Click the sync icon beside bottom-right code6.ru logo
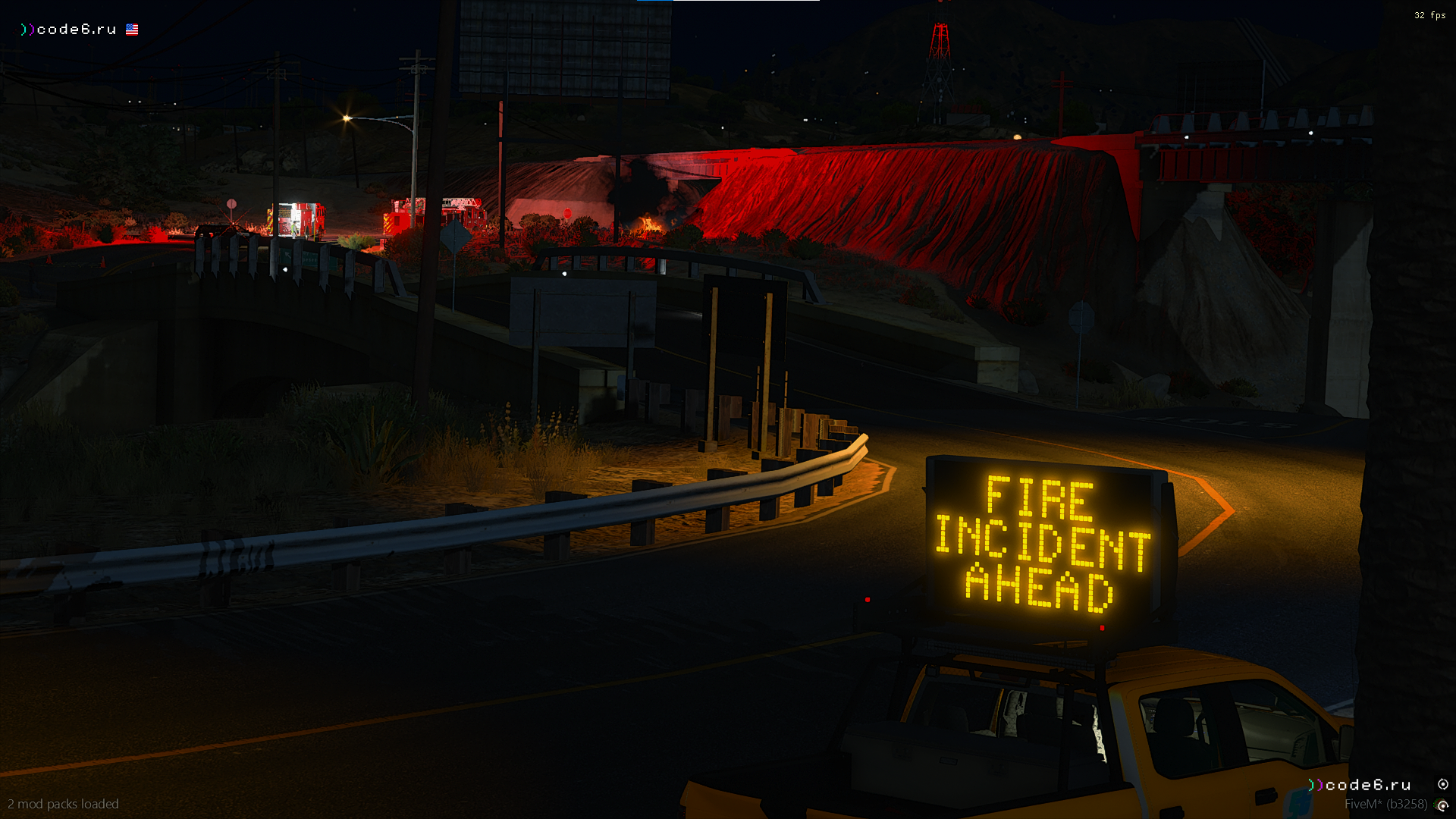Screen dimensions: 1456x819 (1442, 784)
